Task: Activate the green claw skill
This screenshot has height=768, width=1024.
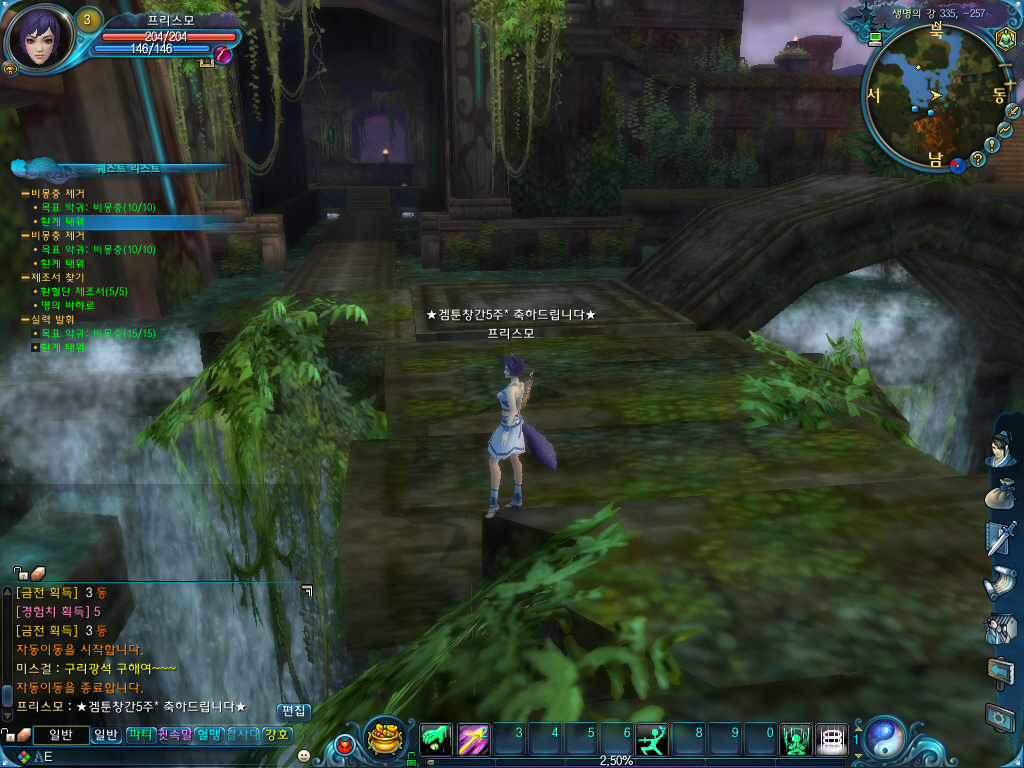Action: (x=436, y=739)
